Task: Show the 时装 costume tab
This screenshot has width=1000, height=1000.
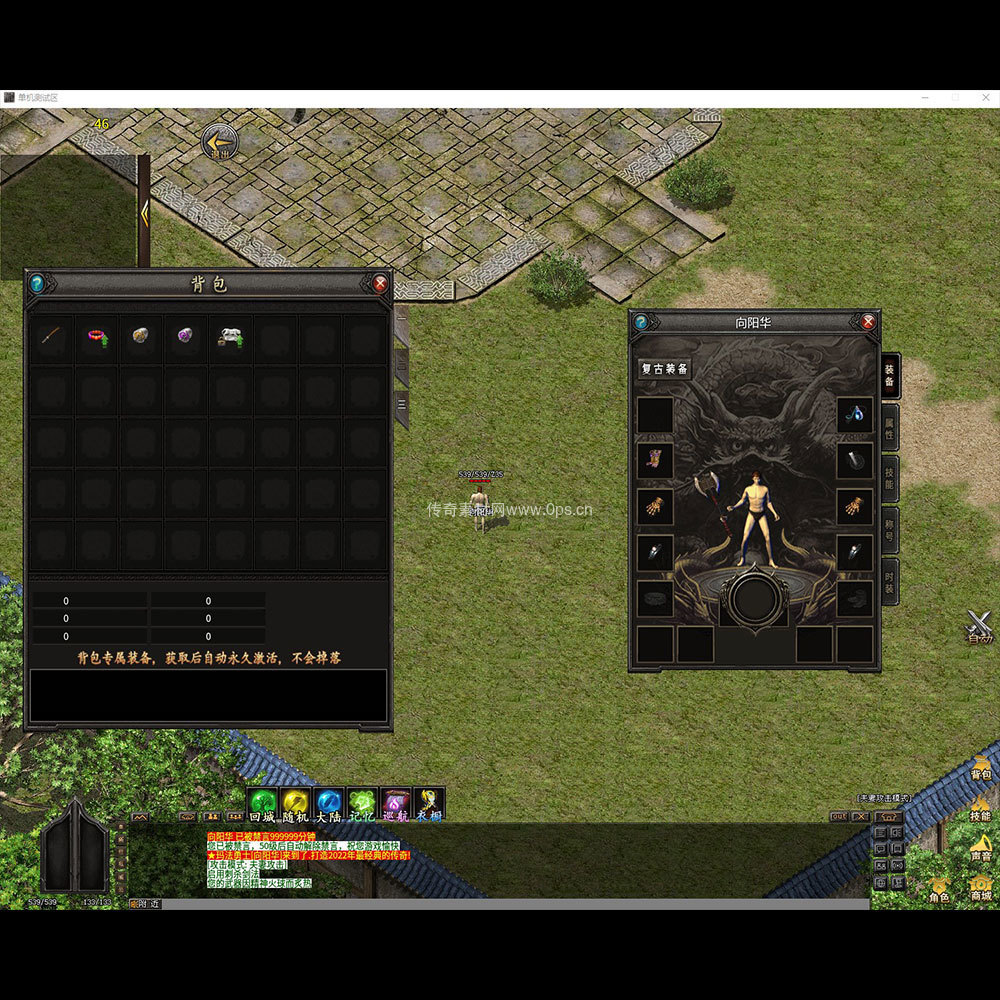Action: coord(889,580)
